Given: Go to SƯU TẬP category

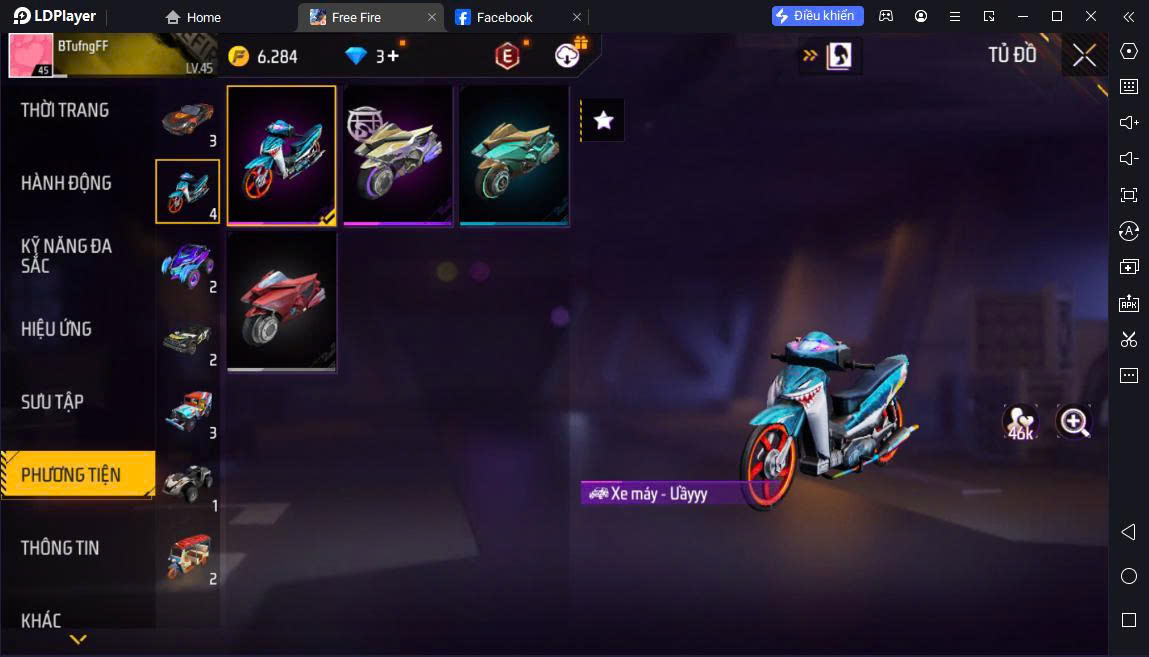Looking at the screenshot, I should point(52,402).
